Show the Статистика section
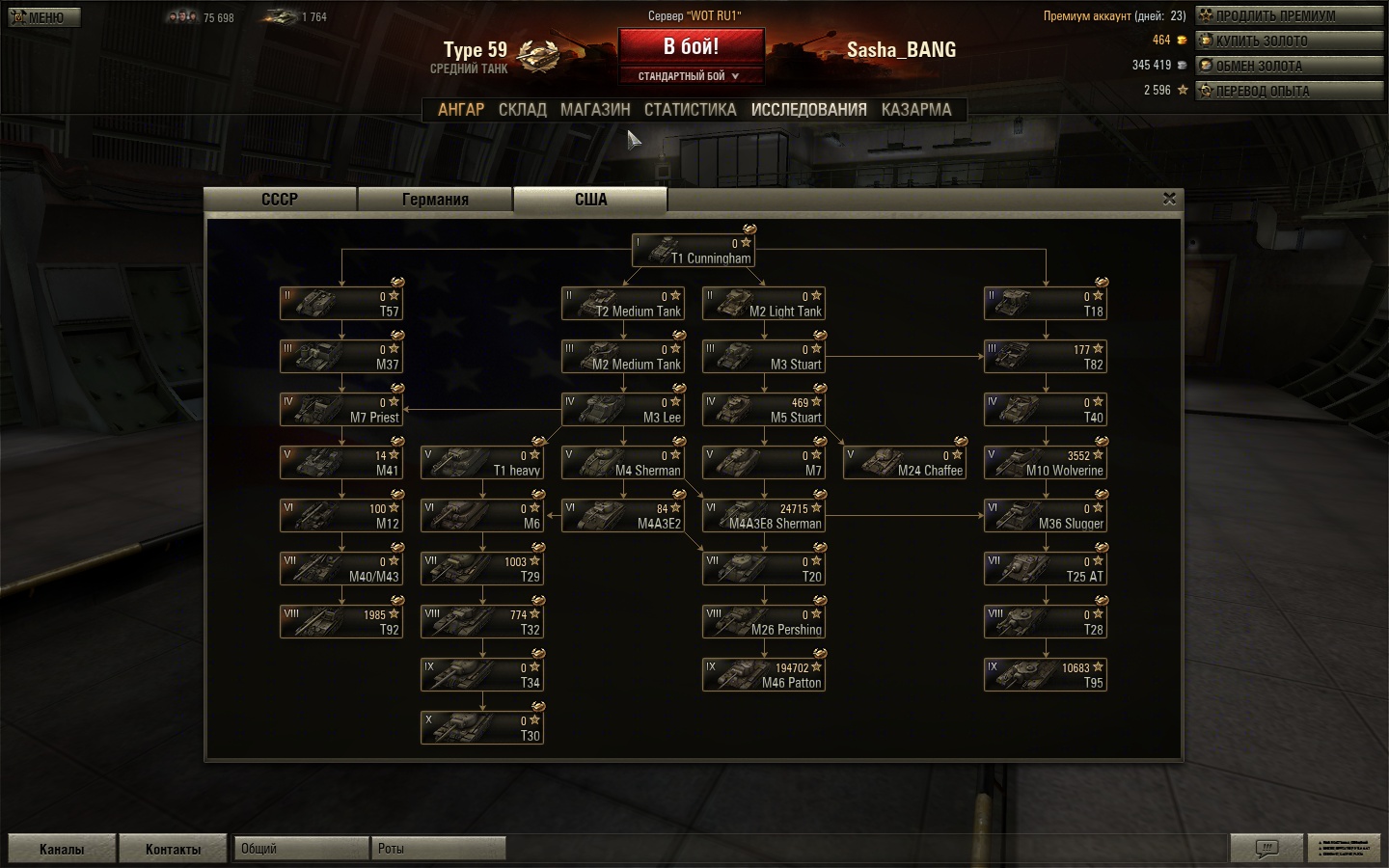This screenshot has width=1389, height=868. tap(690, 110)
